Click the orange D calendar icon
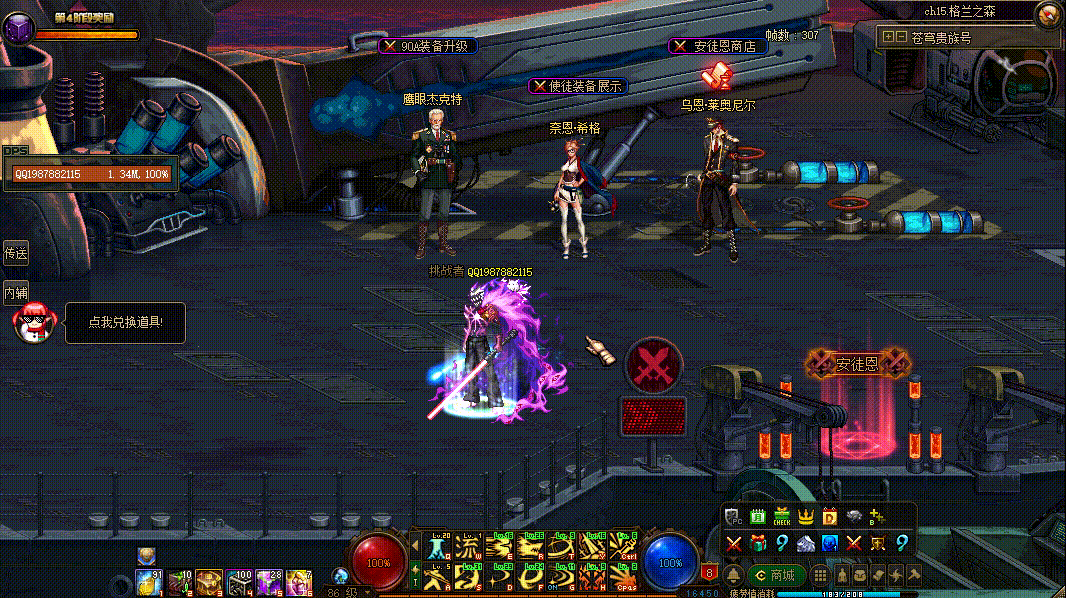Screen dimensions: 1066x598 [x=829, y=518]
